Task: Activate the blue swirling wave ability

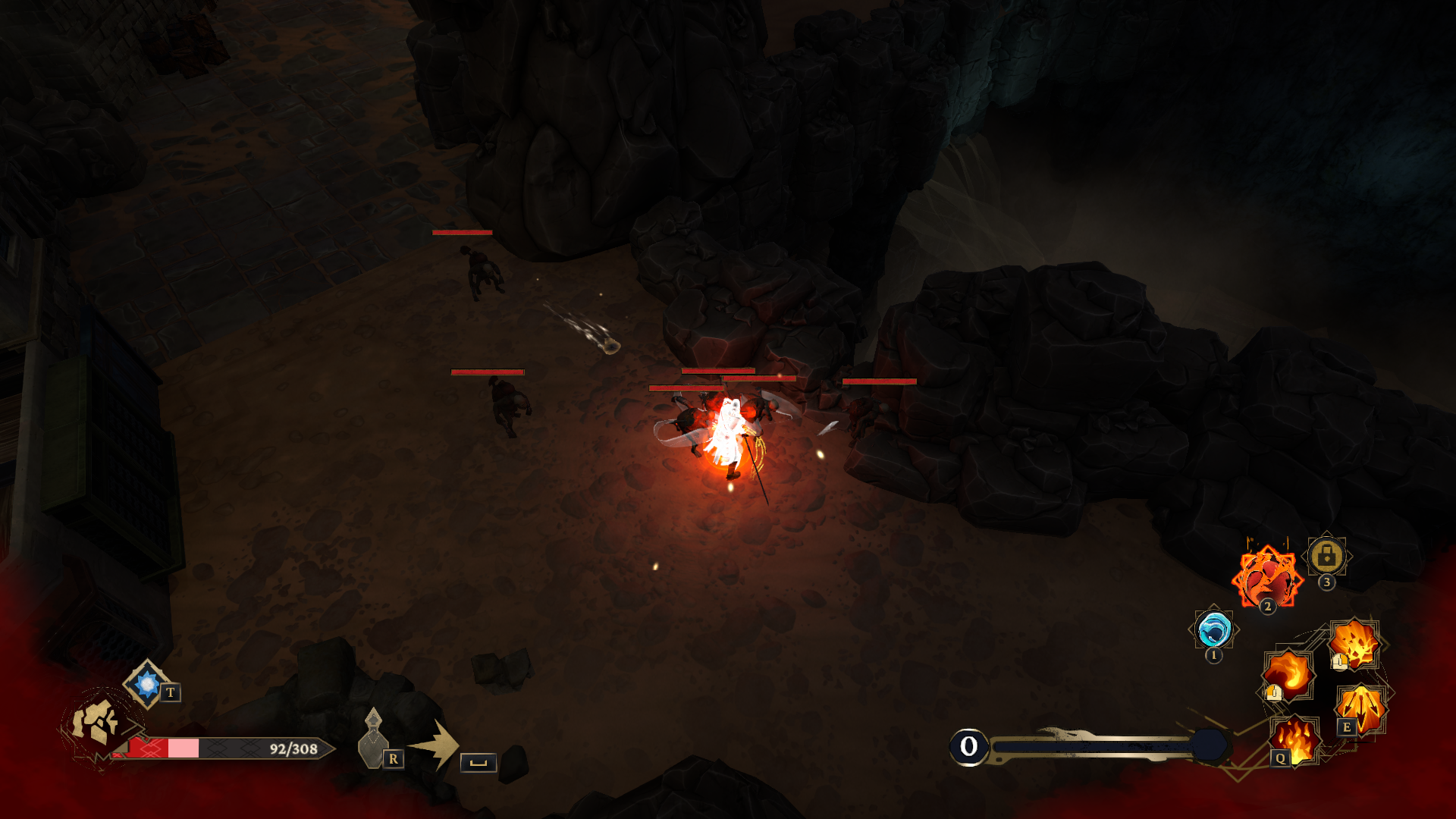Action: (1213, 629)
